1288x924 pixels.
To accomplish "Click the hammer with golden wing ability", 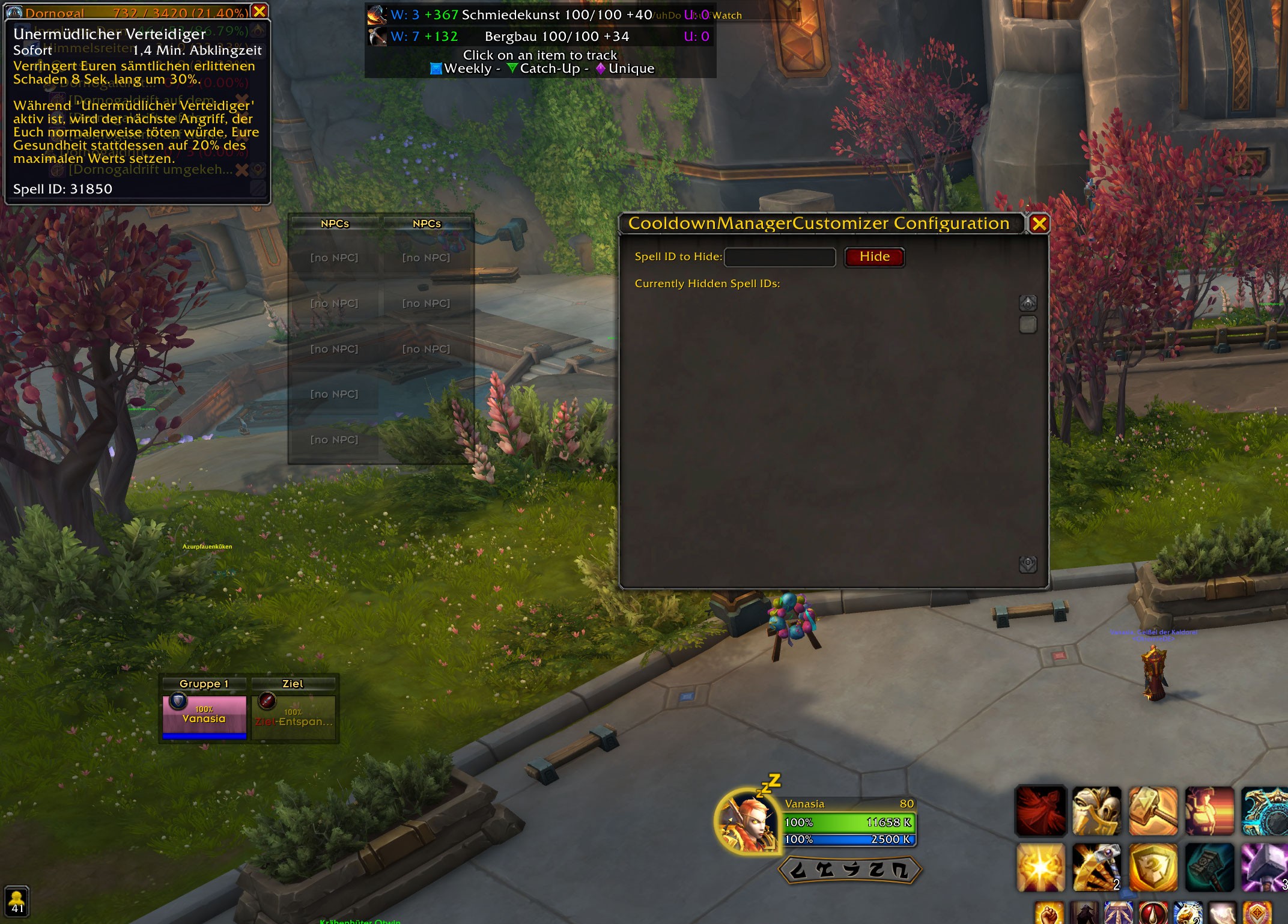I will coord(1096,868).
